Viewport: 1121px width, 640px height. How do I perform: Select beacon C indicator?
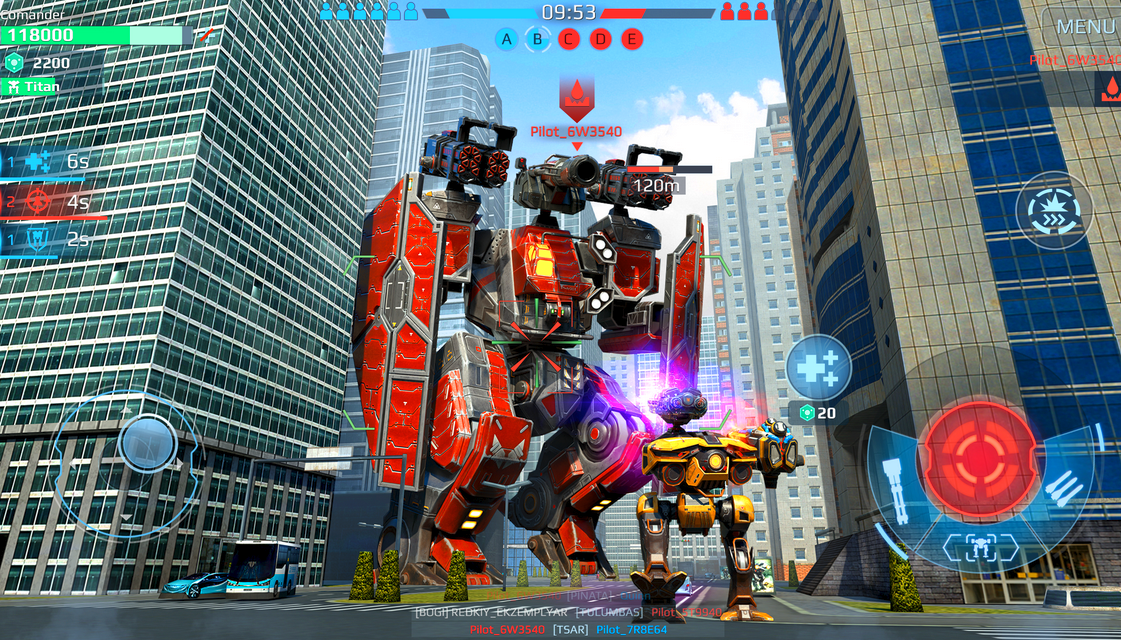coord(569,39)
